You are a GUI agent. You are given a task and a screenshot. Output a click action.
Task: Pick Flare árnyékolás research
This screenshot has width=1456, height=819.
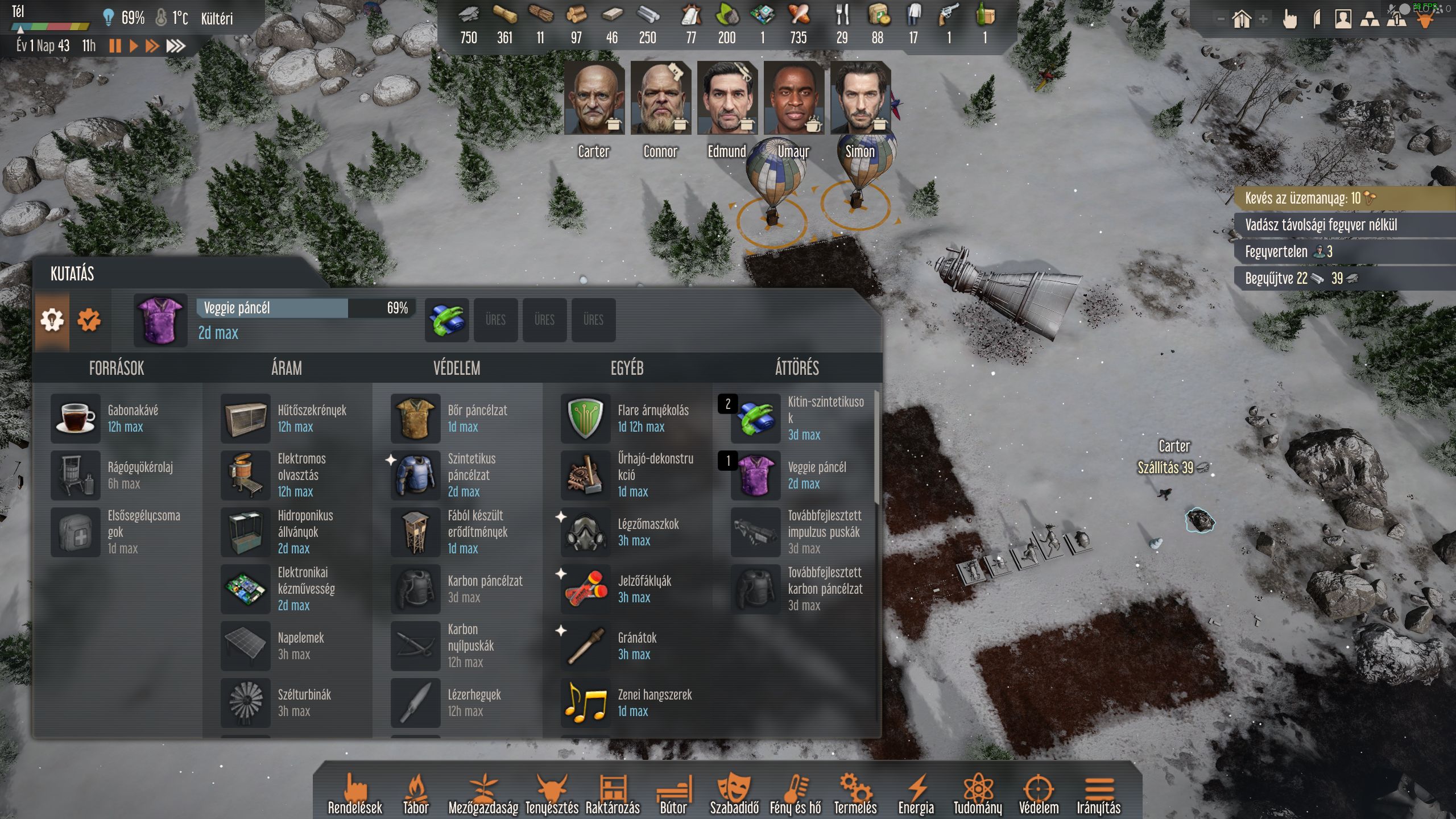click(586, 418)
